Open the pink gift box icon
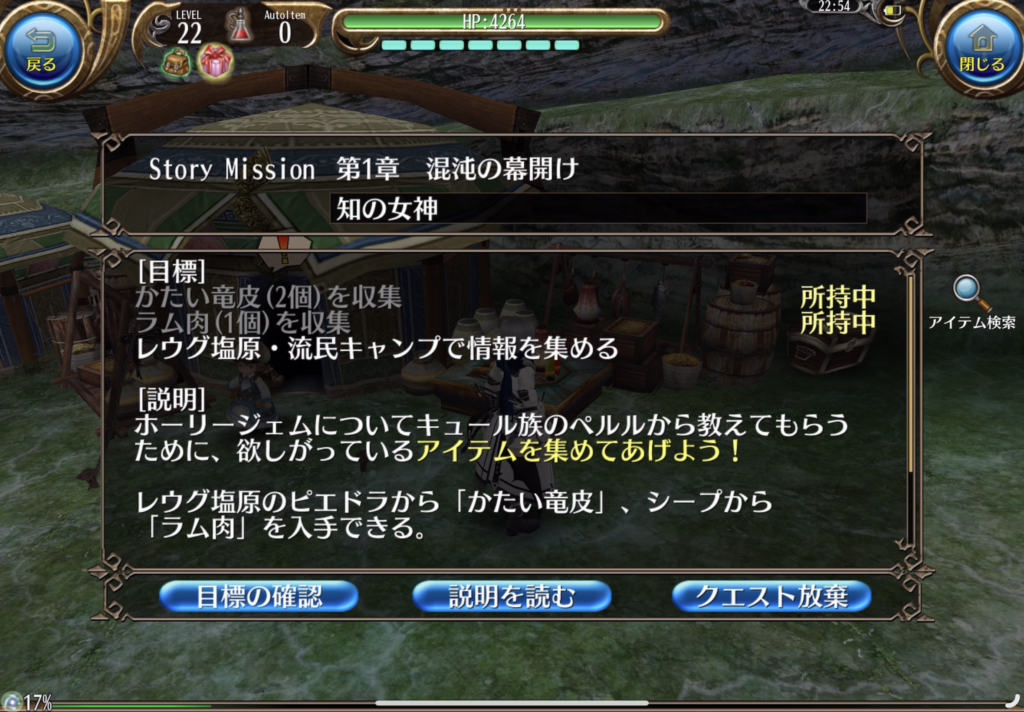 tap(215, 62)
